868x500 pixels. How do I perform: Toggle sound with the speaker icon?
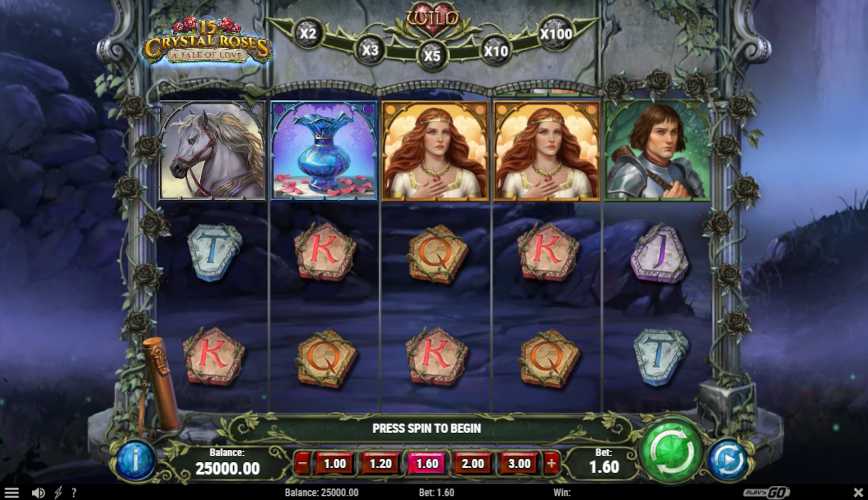(38, 493)
